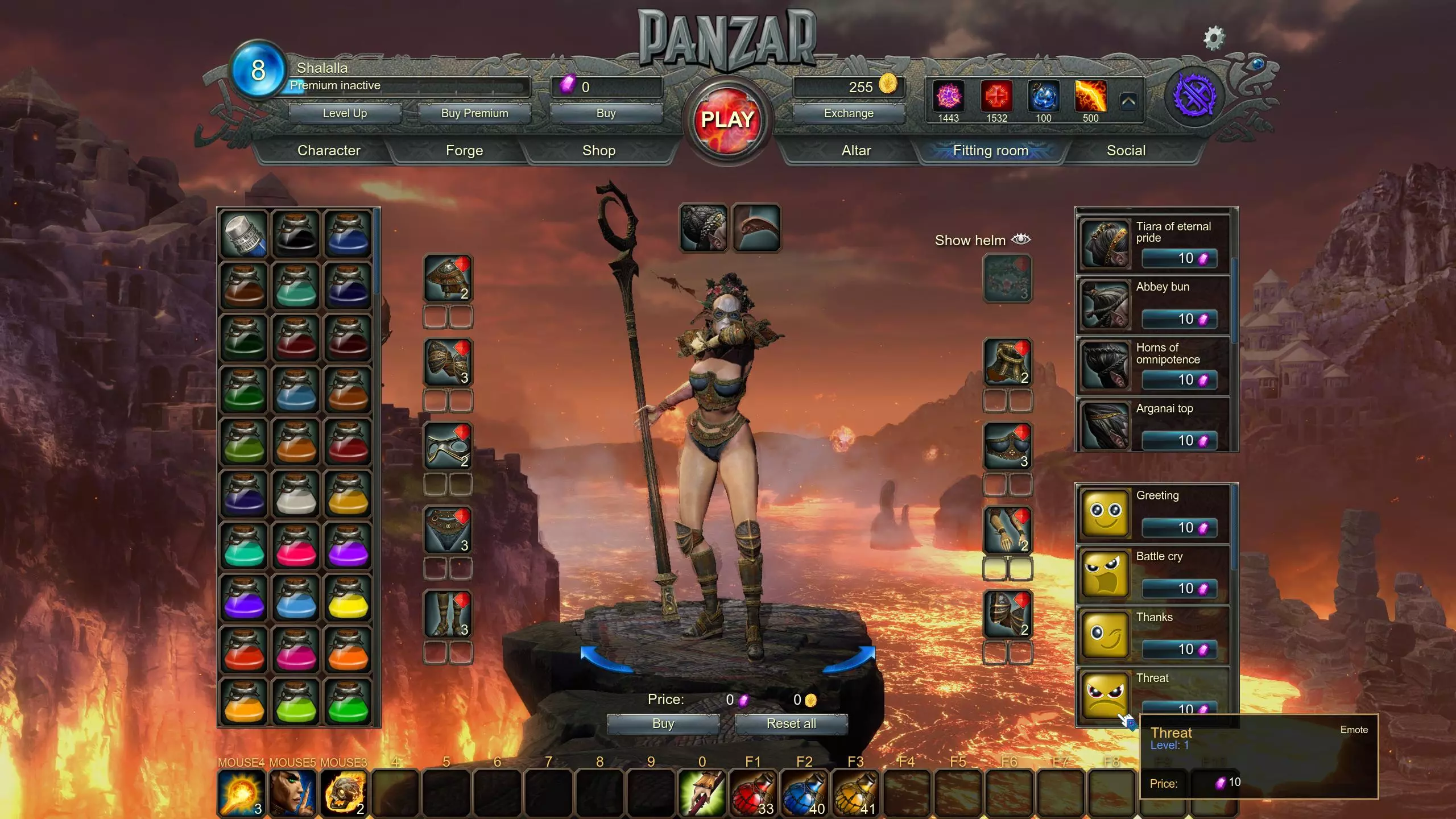This screenshot has width=1456, height=819.
Task: Click the Level Up button
Action: click(x=345, y=113)
